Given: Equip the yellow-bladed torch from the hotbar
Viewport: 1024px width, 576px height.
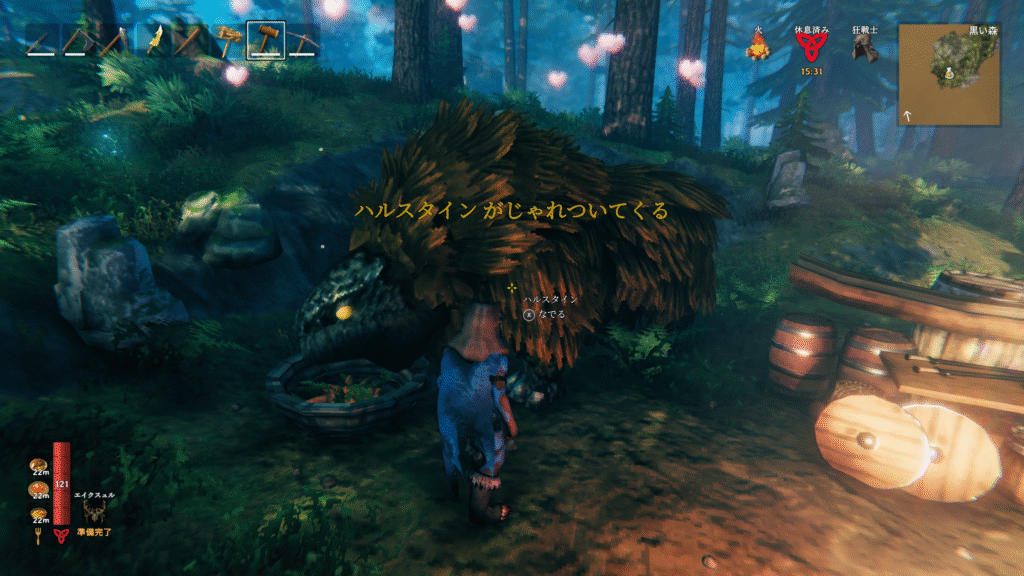Looking at the screenshot, I should [154, 42].
